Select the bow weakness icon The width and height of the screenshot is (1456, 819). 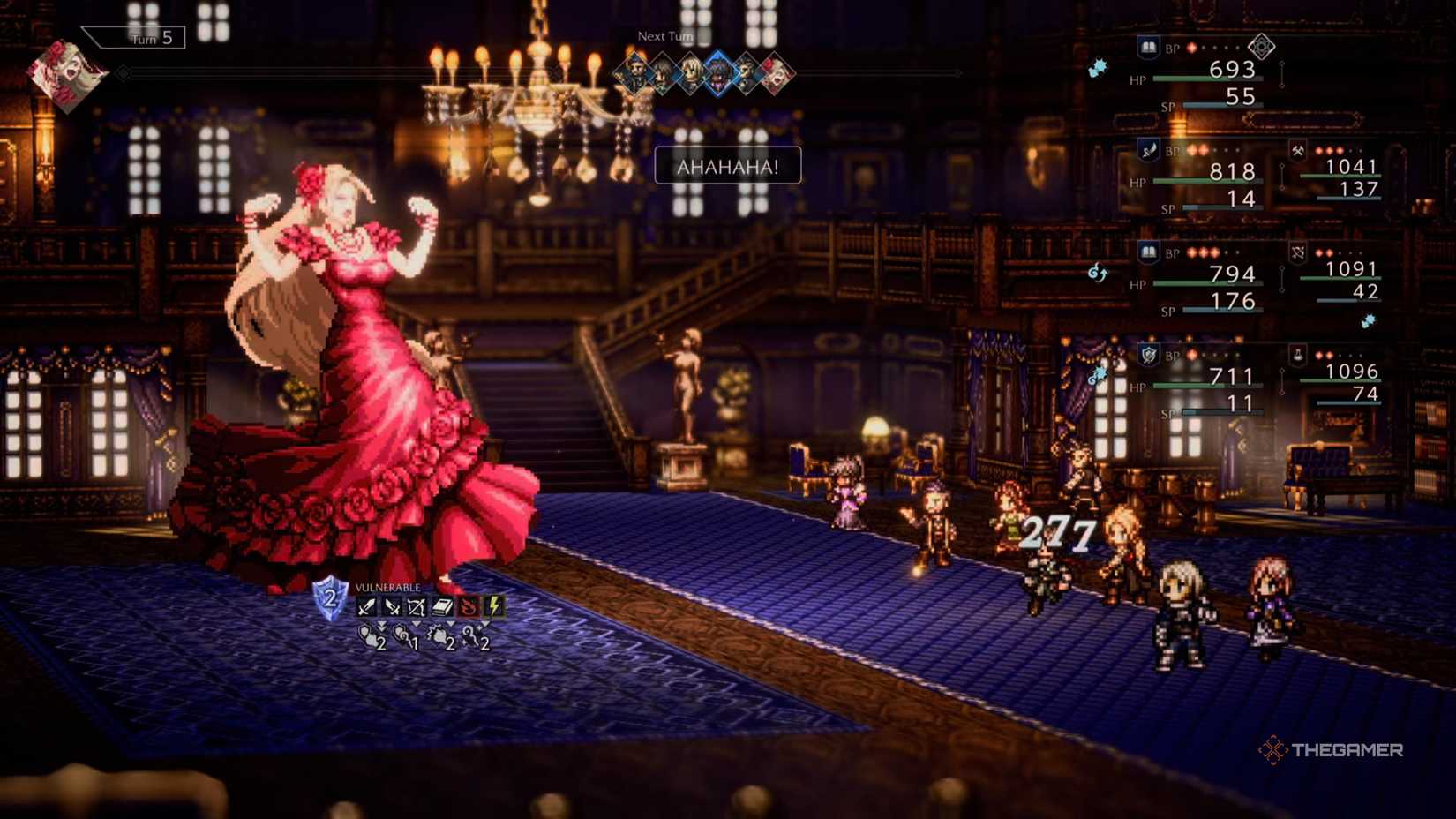point(415,606)
